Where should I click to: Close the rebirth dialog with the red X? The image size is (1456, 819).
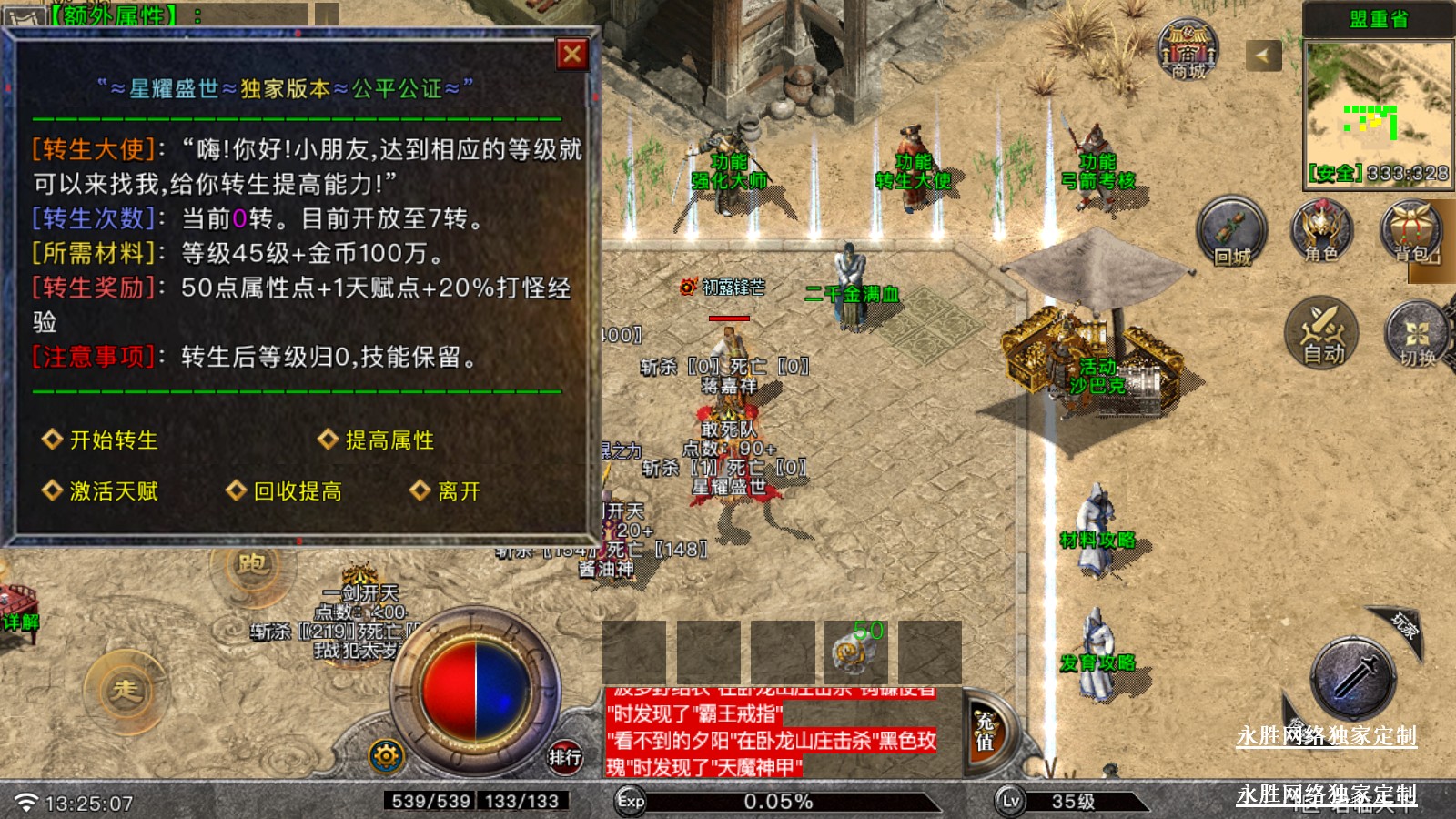tap(572, 55)
